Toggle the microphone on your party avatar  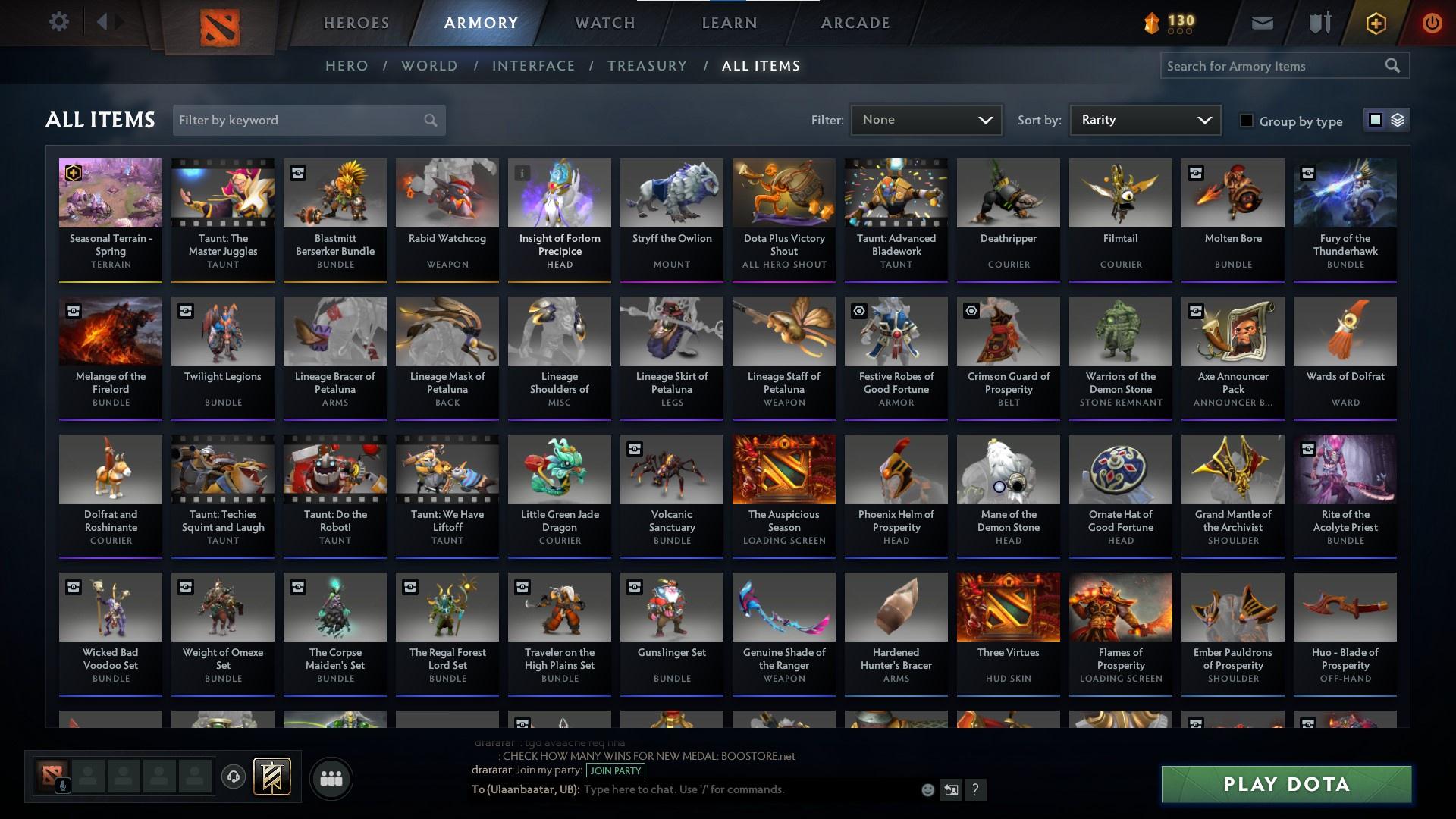(63, 785)
